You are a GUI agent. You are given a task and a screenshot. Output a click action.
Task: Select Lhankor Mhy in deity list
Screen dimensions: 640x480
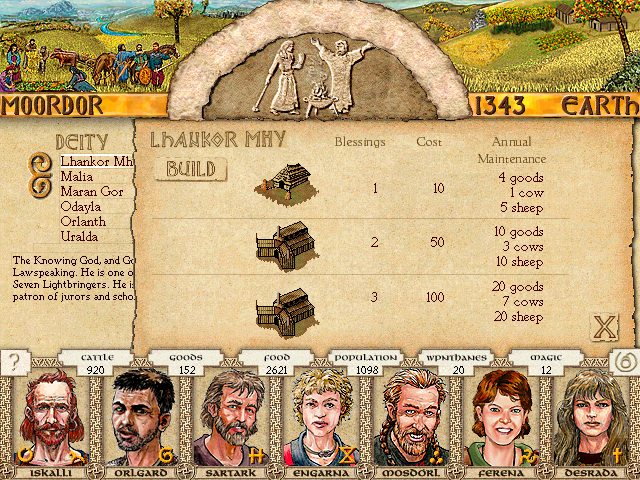(x=96, y=161)
